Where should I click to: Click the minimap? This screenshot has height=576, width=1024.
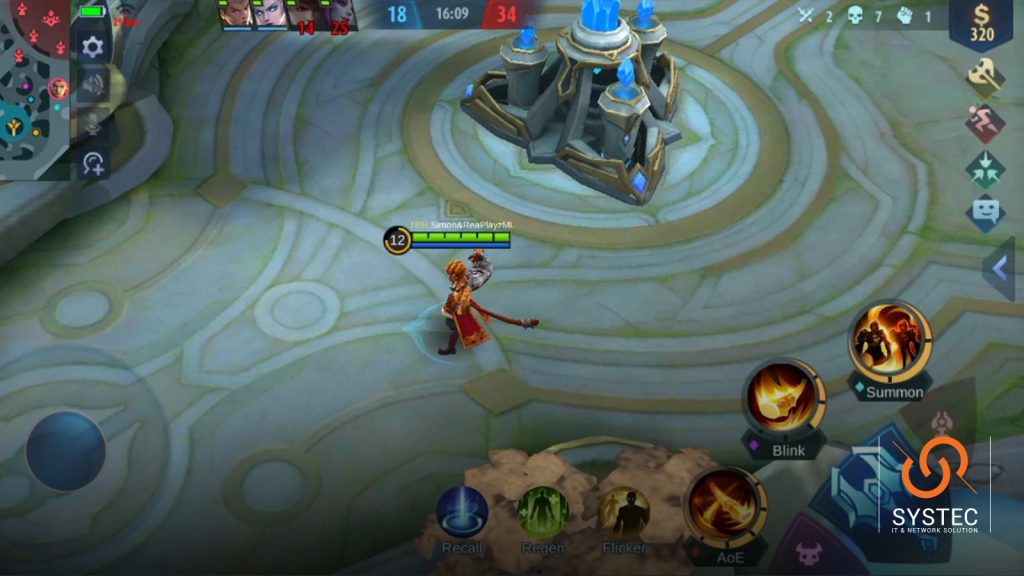[34, 88]
